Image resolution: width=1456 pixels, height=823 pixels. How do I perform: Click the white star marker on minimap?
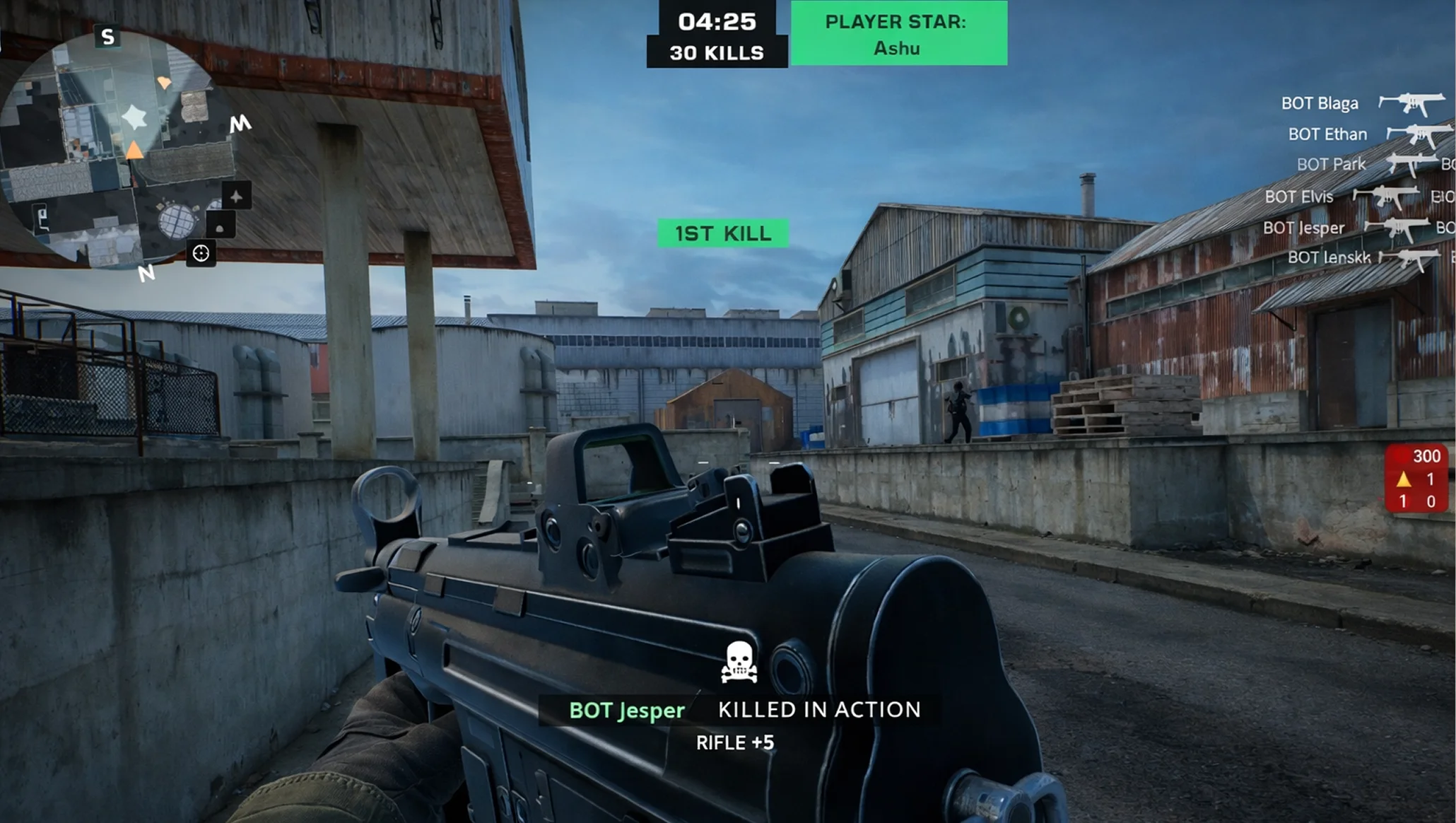pyautogui.click(x=134, y=117)
